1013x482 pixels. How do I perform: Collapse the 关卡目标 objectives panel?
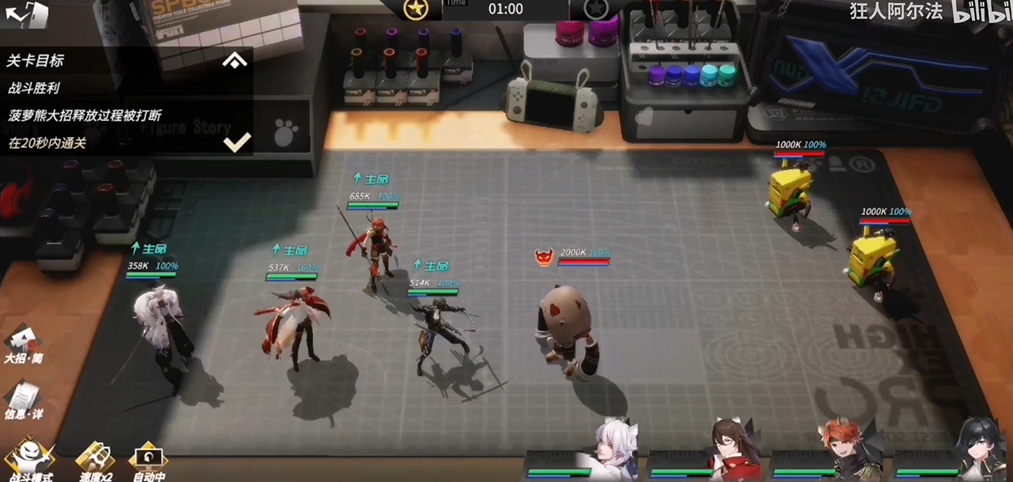click(235, 61)
